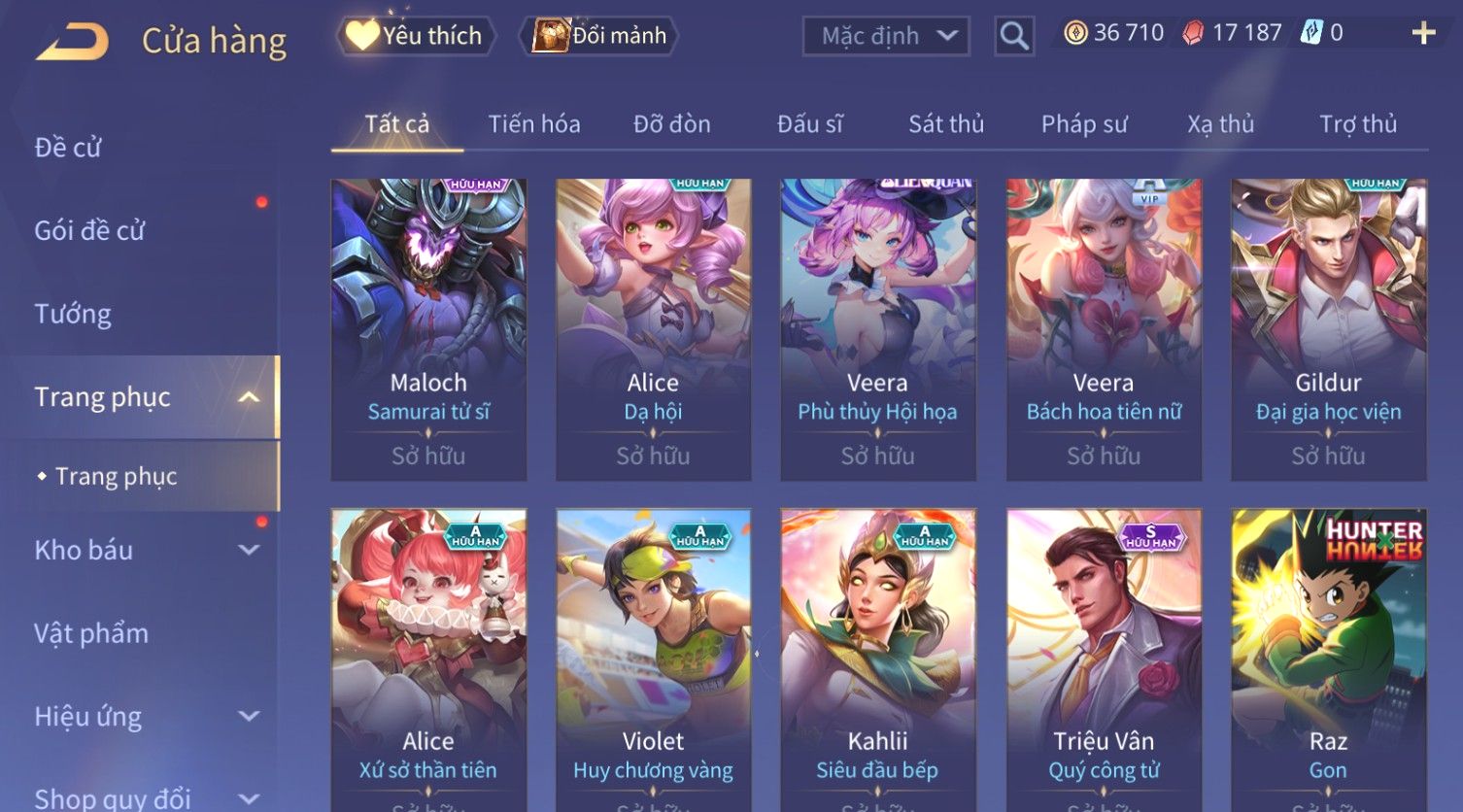The width and height of the screenshot is (1463, 812).
Task: Add currency with the plus button
Action: [x=1423, y=34]
